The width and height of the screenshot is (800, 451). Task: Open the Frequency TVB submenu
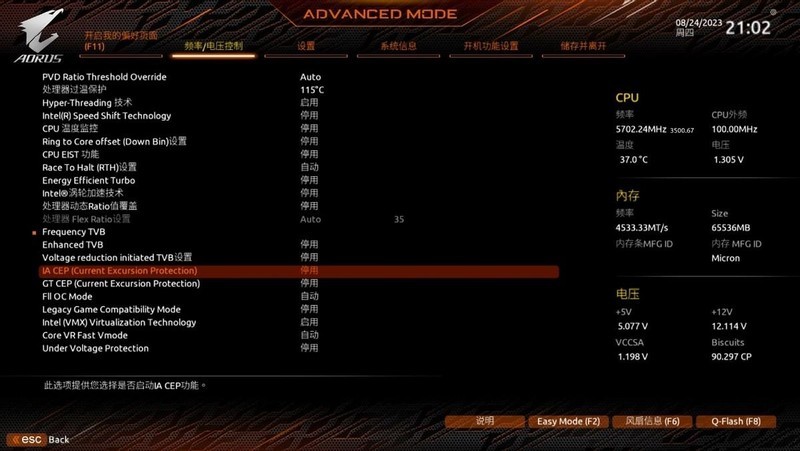tap(72, 232)
